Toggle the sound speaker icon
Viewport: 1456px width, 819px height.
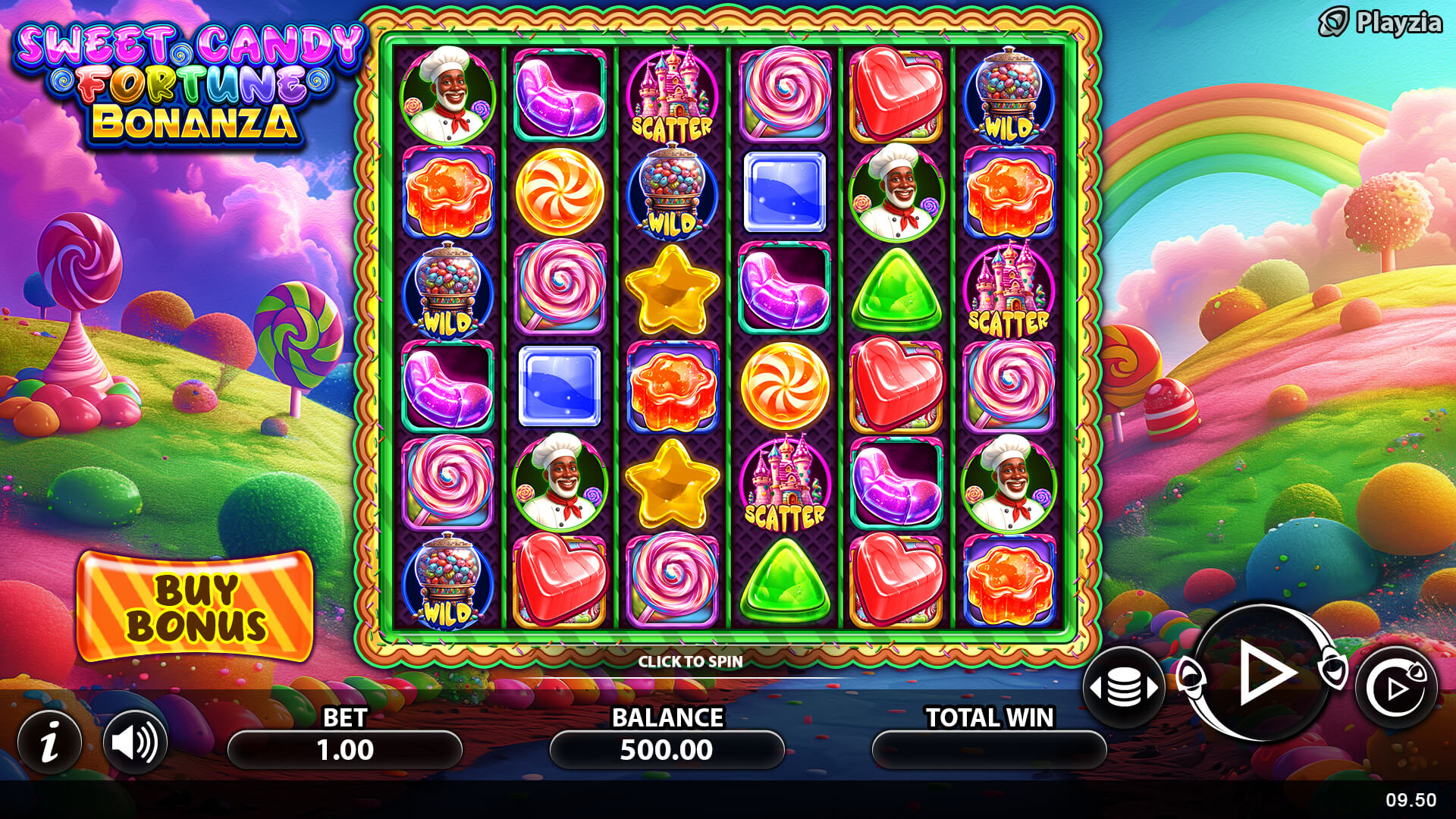pyautogui.click(x=135, y=742)
